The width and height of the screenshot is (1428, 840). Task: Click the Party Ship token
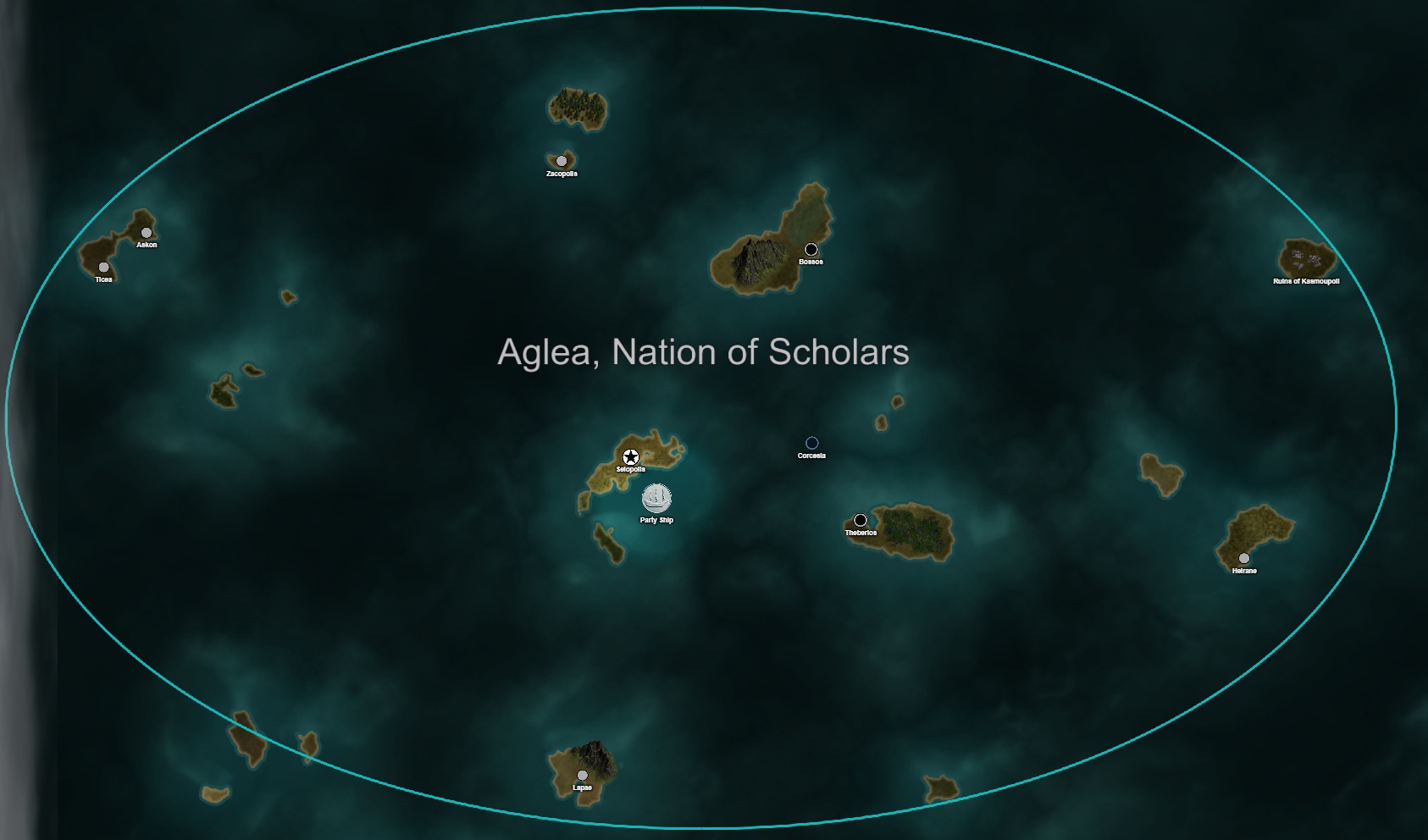(x=656, y=499)
